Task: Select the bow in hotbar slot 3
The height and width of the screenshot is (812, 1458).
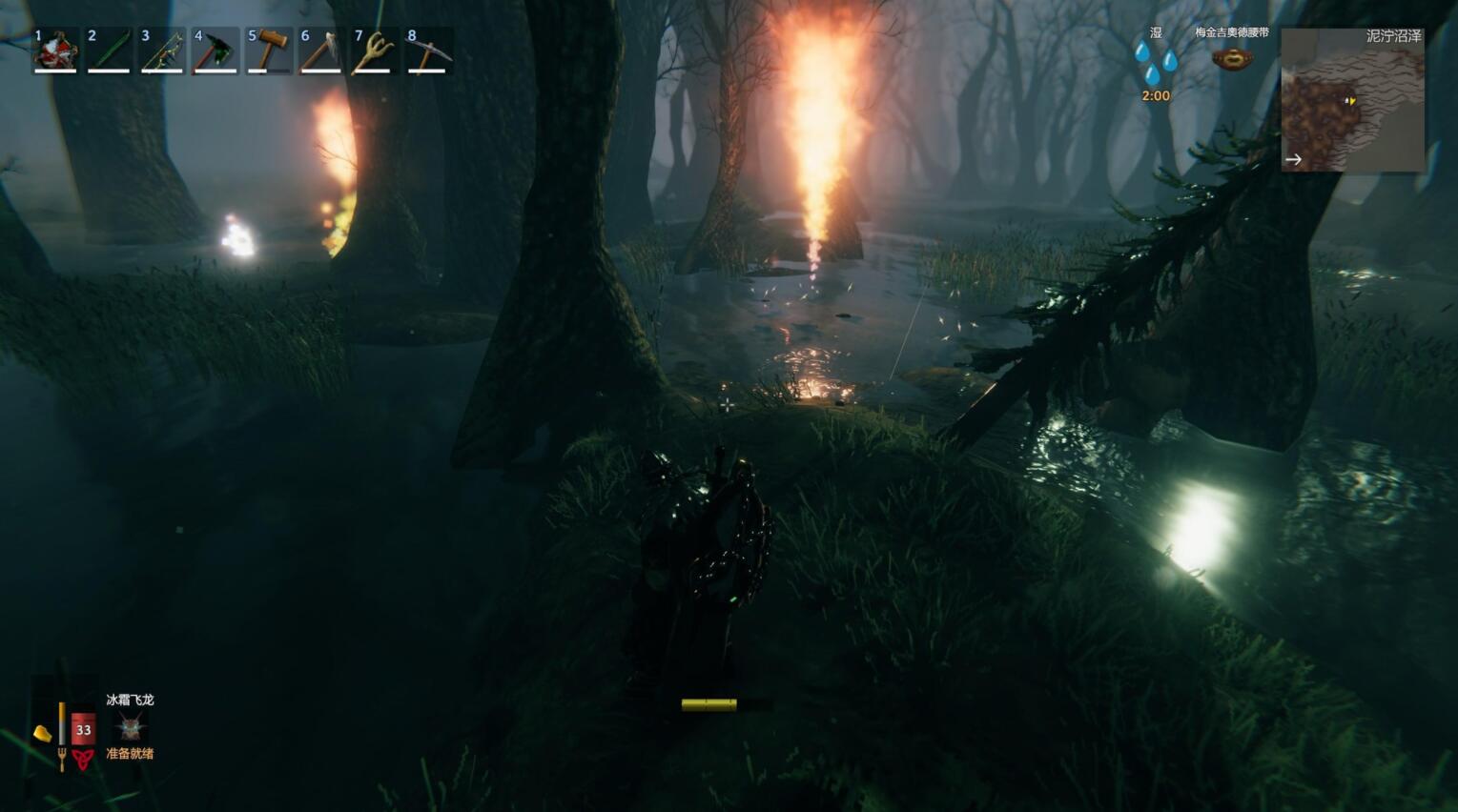Action: pyautogui.click(x=162, y=51)
